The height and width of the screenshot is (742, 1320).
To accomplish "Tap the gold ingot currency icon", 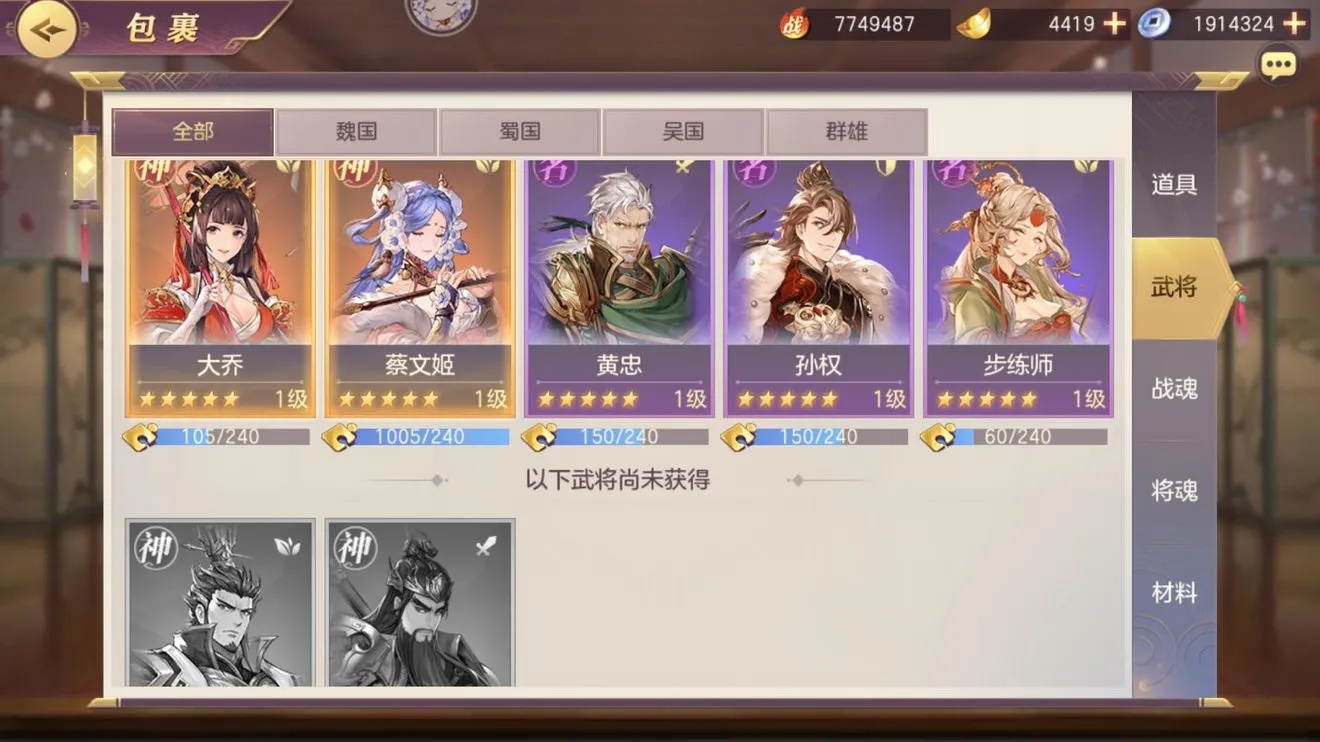I will pos(972,23).
